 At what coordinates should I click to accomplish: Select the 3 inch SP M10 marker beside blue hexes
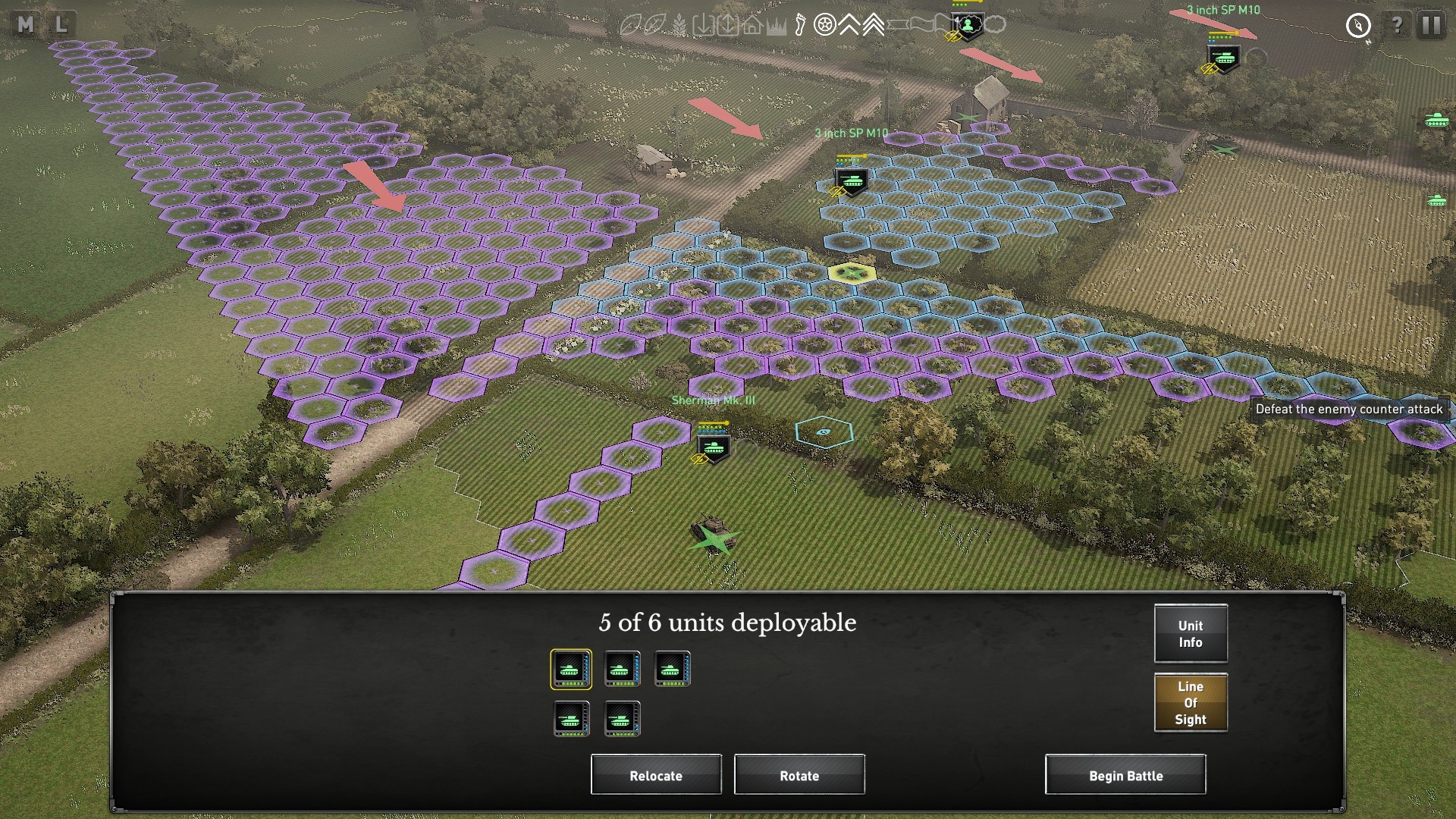[851, 180]
